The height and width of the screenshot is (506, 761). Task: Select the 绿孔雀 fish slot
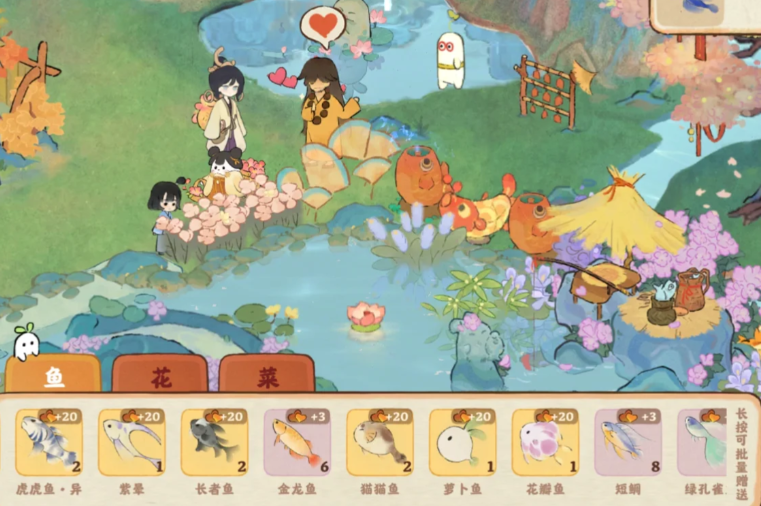pyautogui.click(x=703, y=443)
